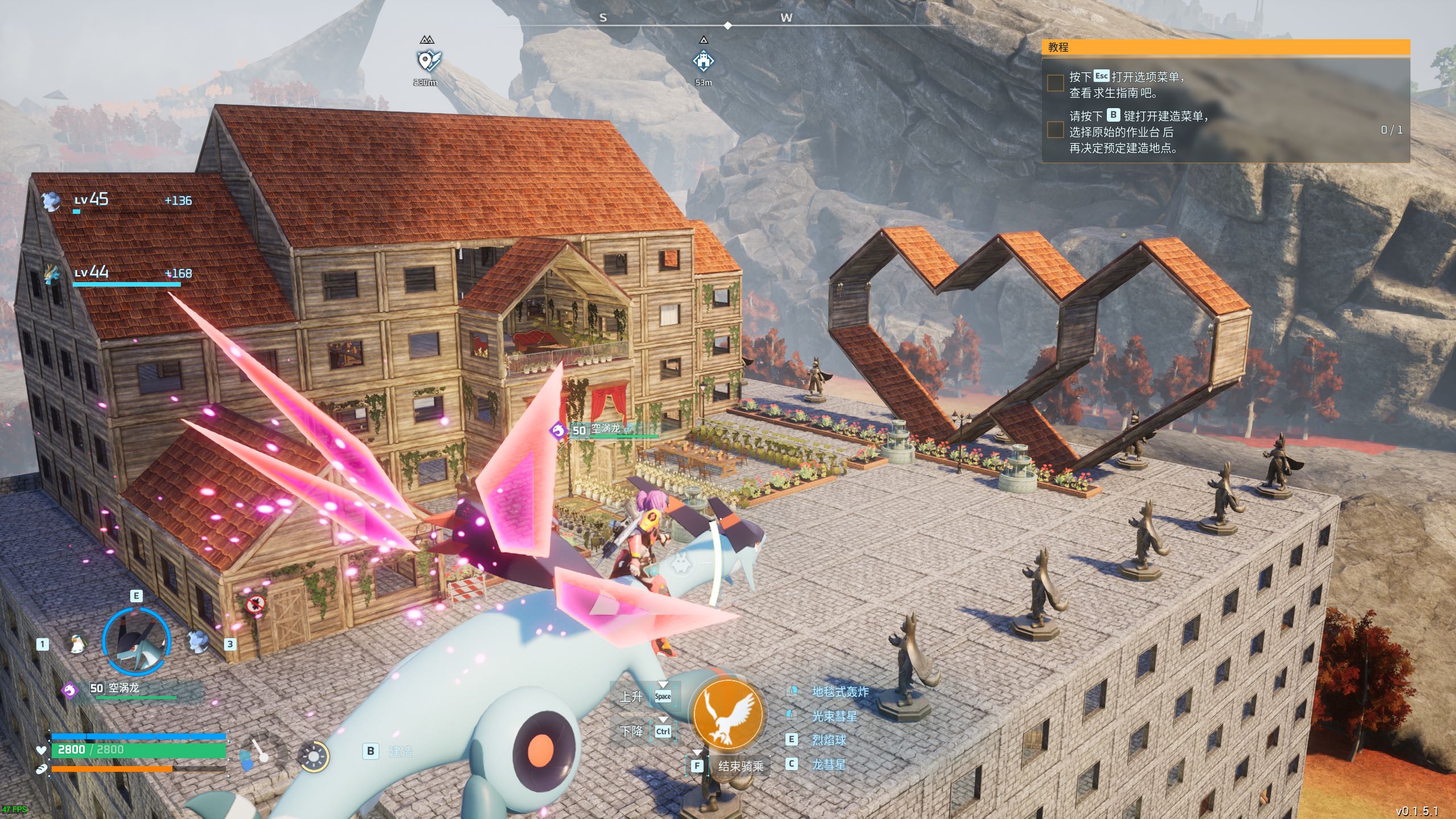Select the Lv 44 party pal entry
The width and height of the screenshot is (1456, 819).
click(x=91, y=272)
